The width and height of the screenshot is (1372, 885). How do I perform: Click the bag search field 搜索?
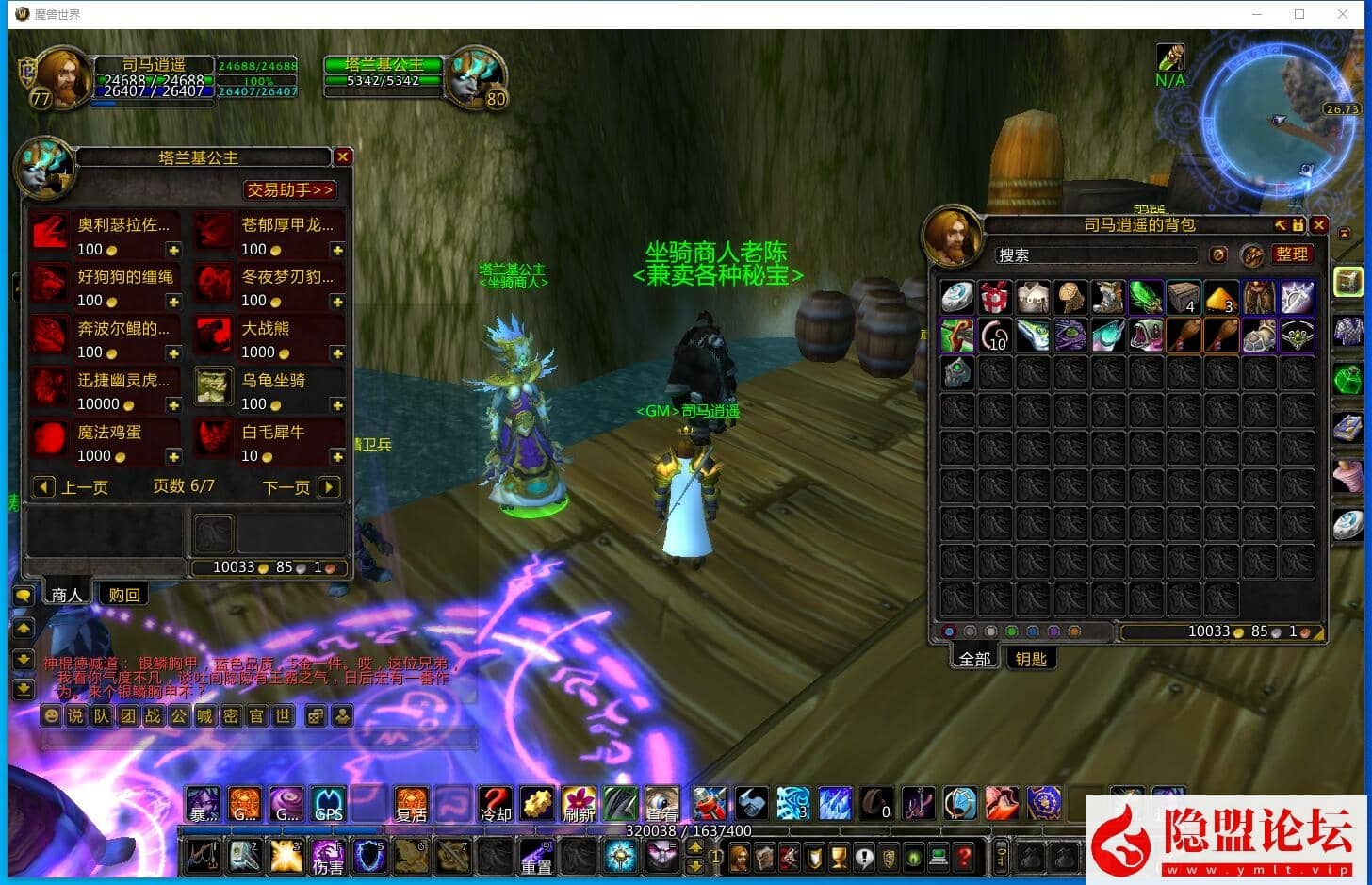point(1096,255)
